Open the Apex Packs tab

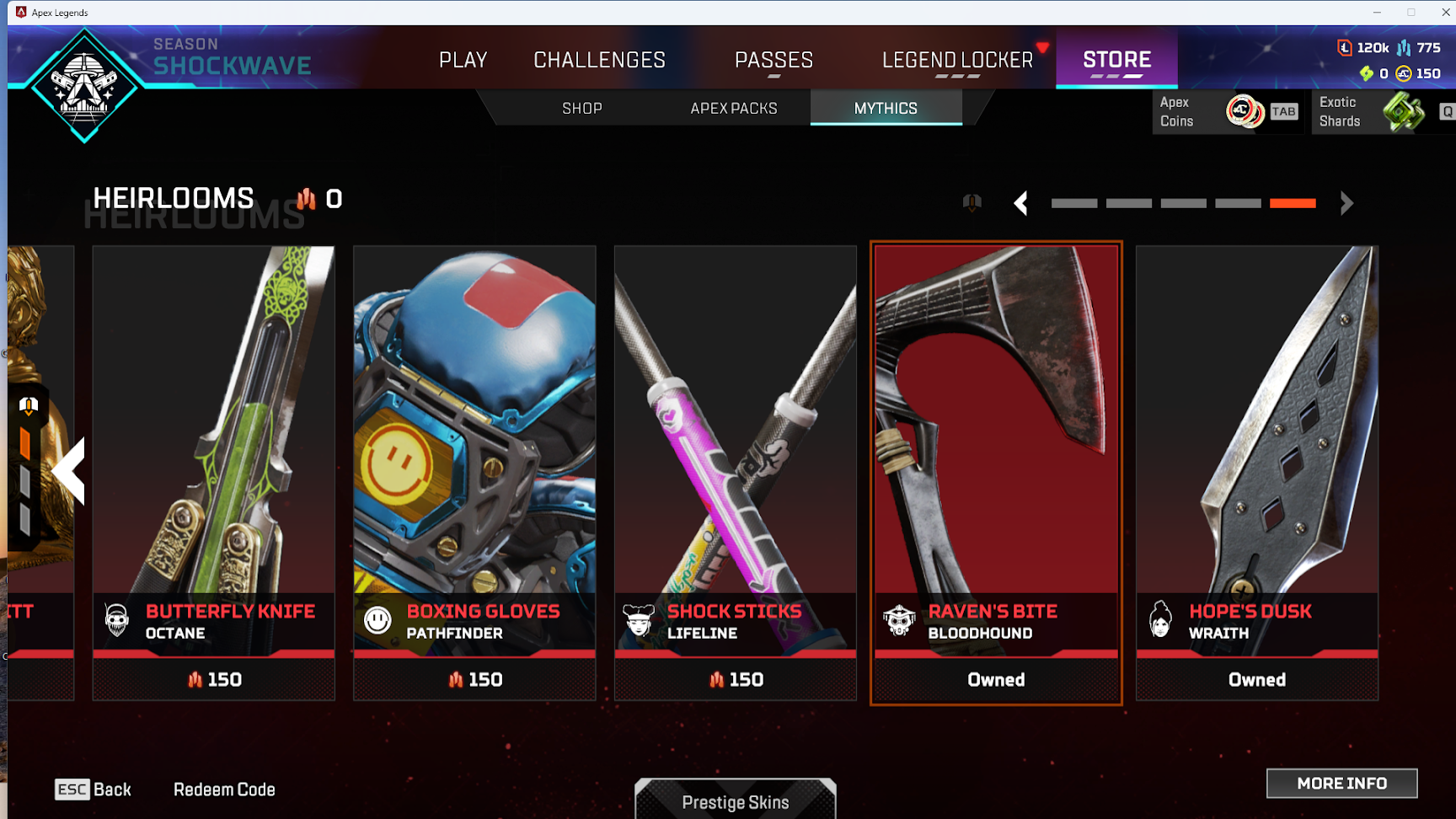point(734,109)
